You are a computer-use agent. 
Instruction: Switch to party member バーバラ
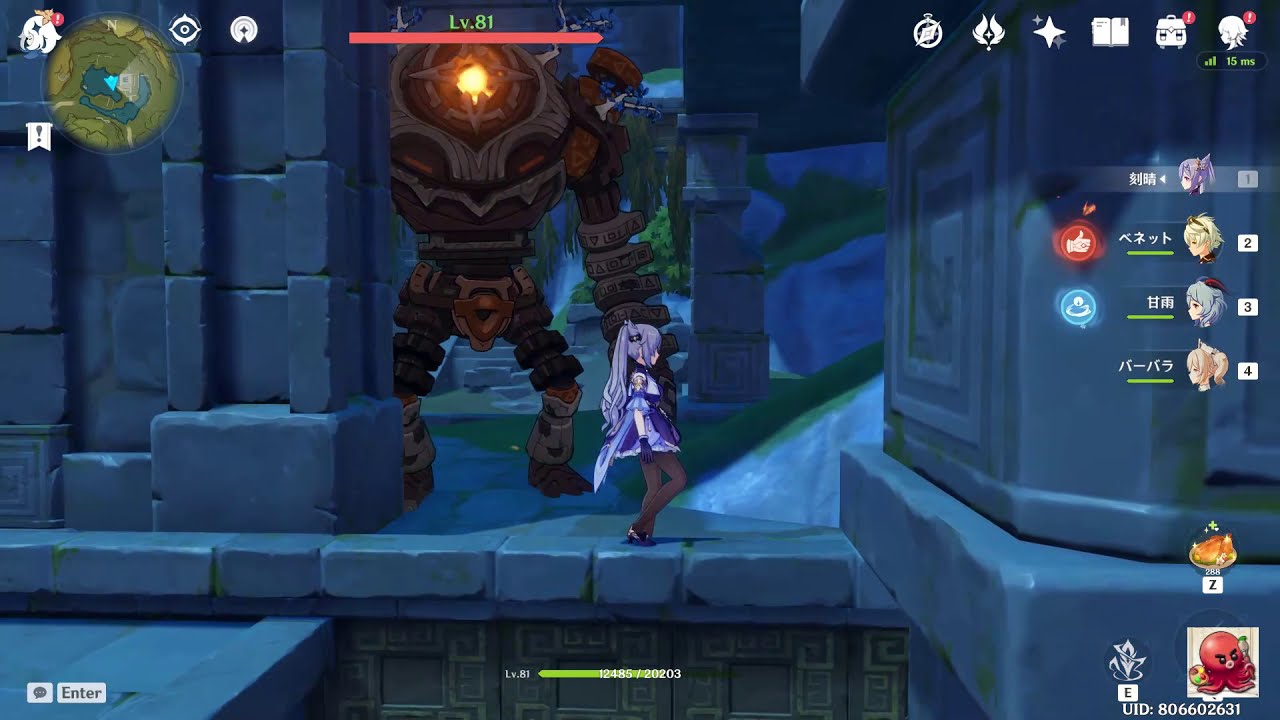(1198, 369)
